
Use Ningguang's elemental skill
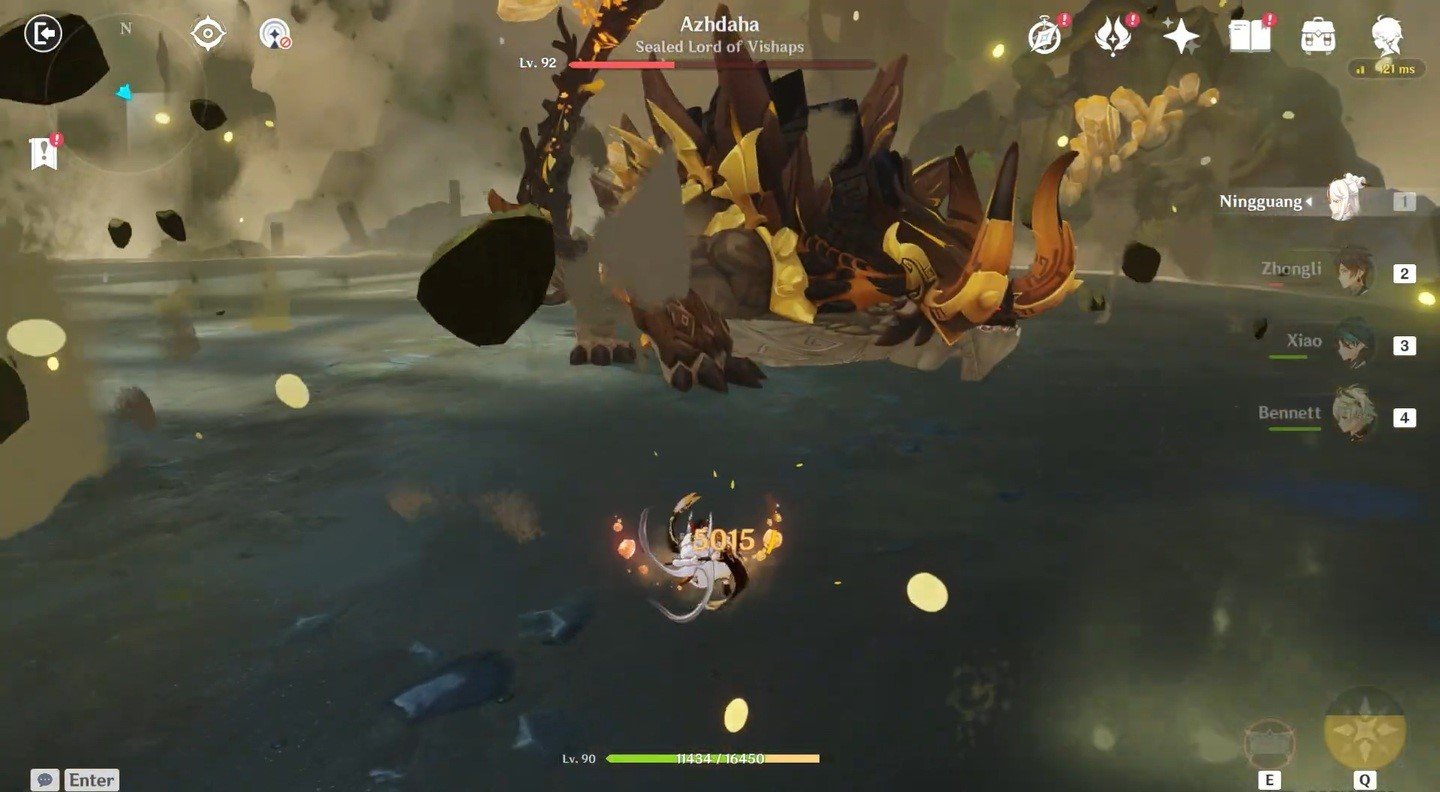point(1270,745)
